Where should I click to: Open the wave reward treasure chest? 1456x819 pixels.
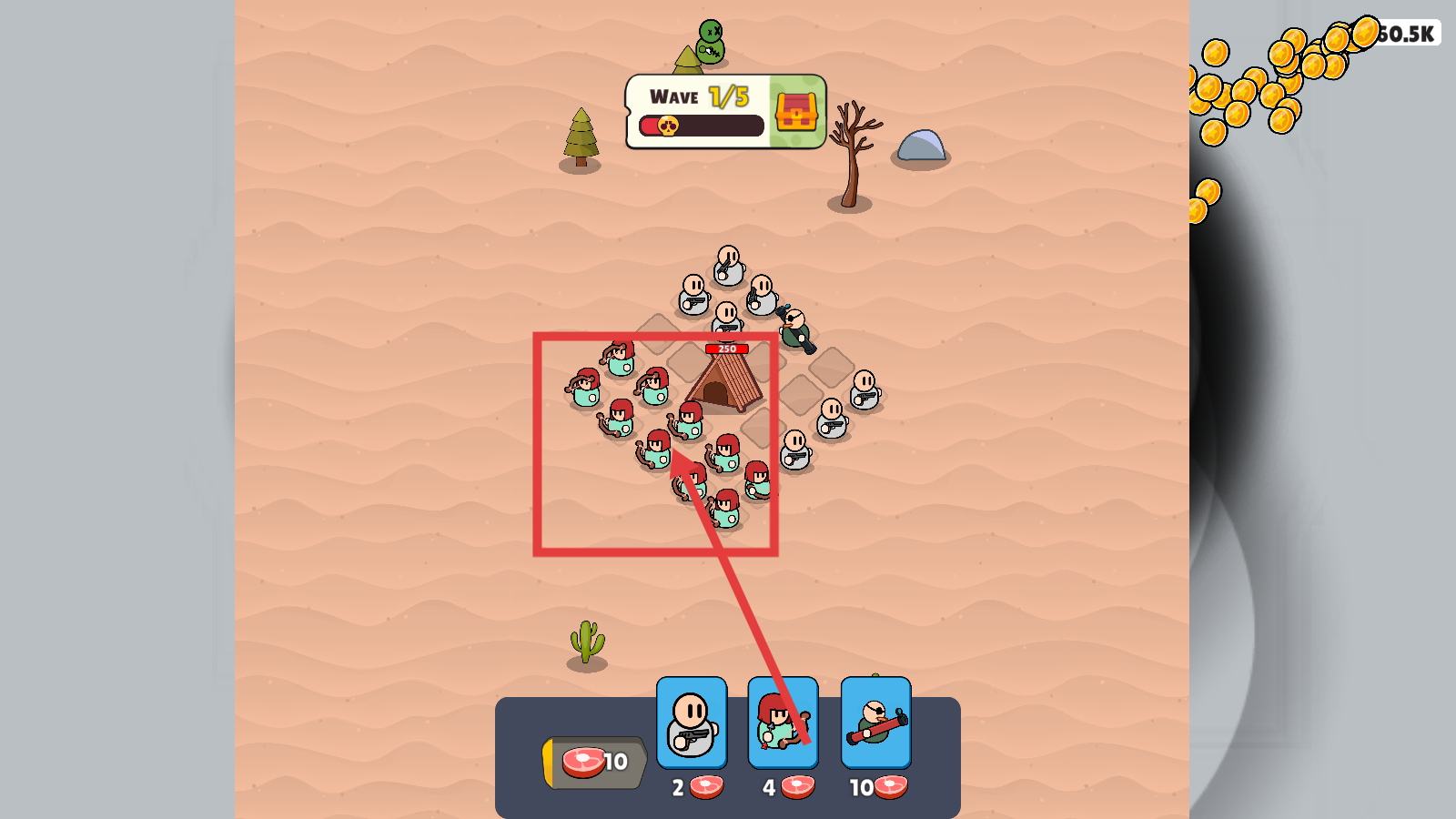coord(797,112)
